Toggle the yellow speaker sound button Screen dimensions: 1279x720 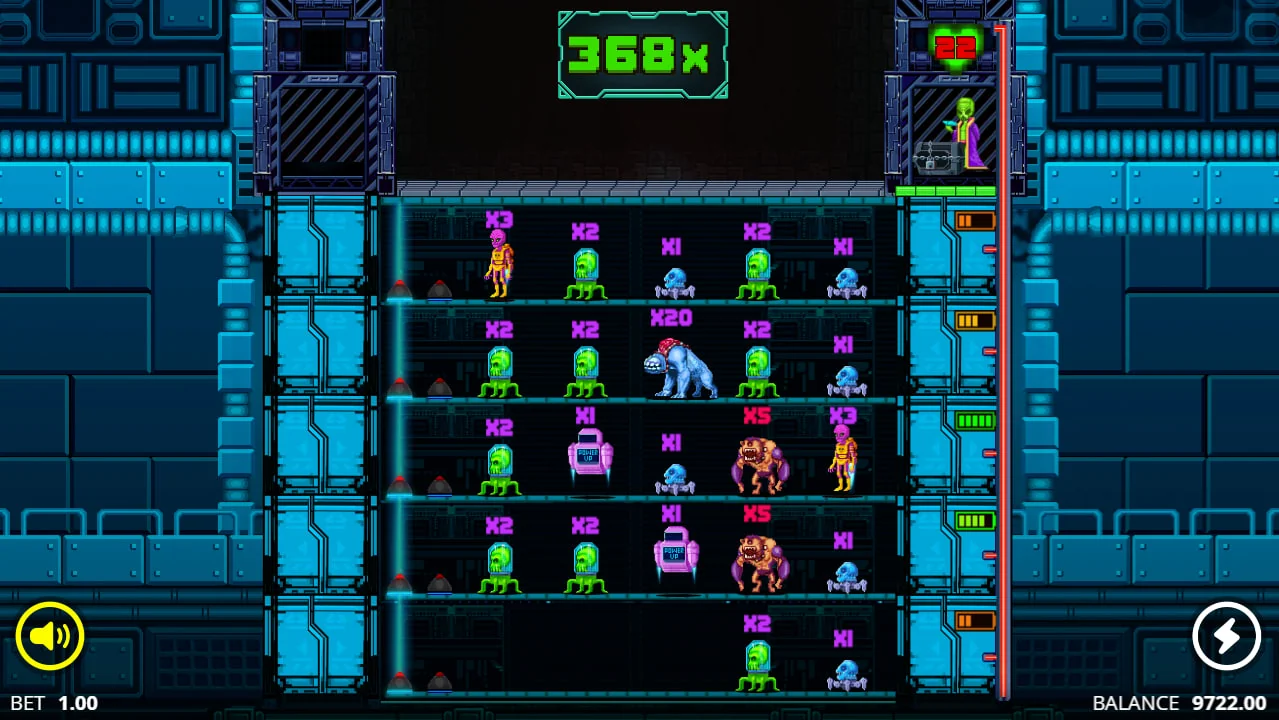tap(49, 636)
